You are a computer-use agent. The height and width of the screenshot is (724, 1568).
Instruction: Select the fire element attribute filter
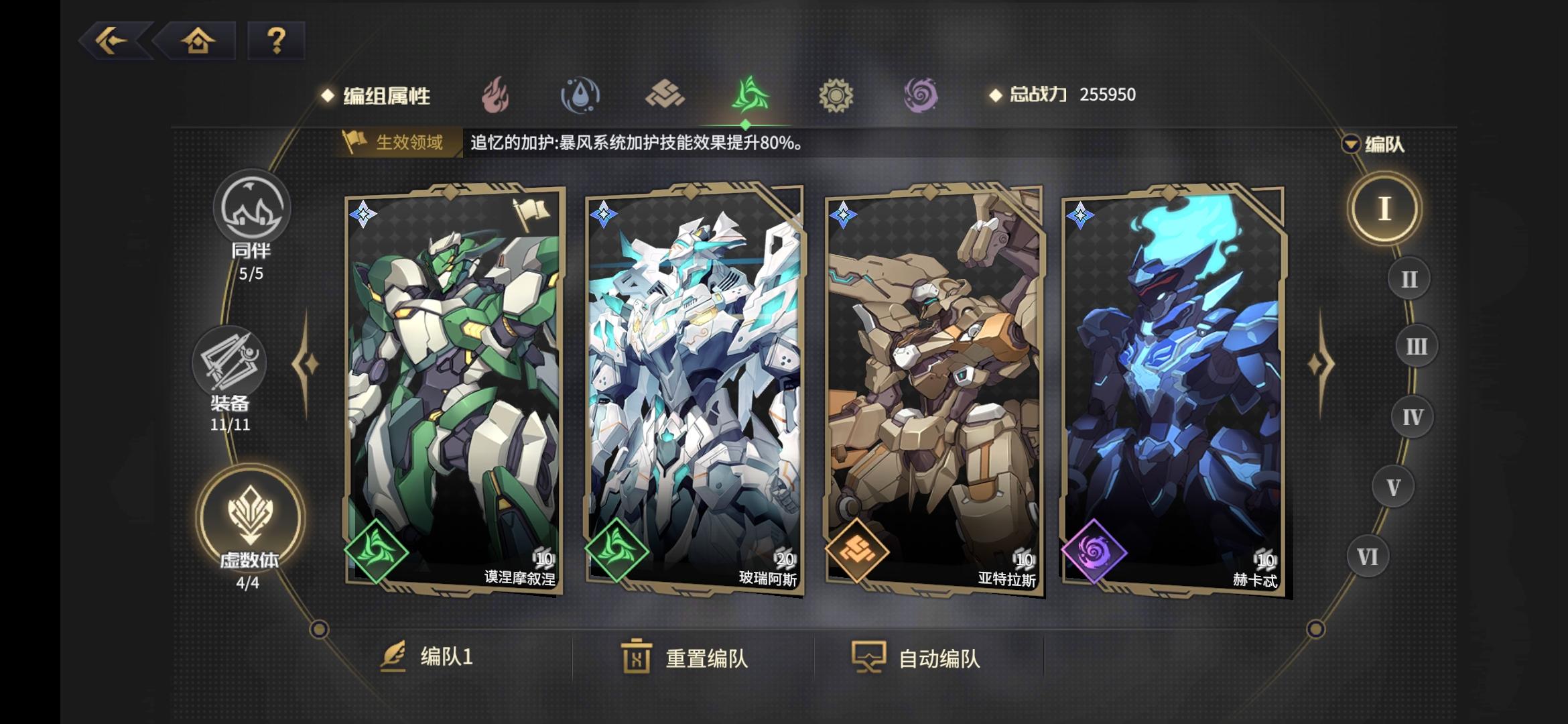click(496, 95)
